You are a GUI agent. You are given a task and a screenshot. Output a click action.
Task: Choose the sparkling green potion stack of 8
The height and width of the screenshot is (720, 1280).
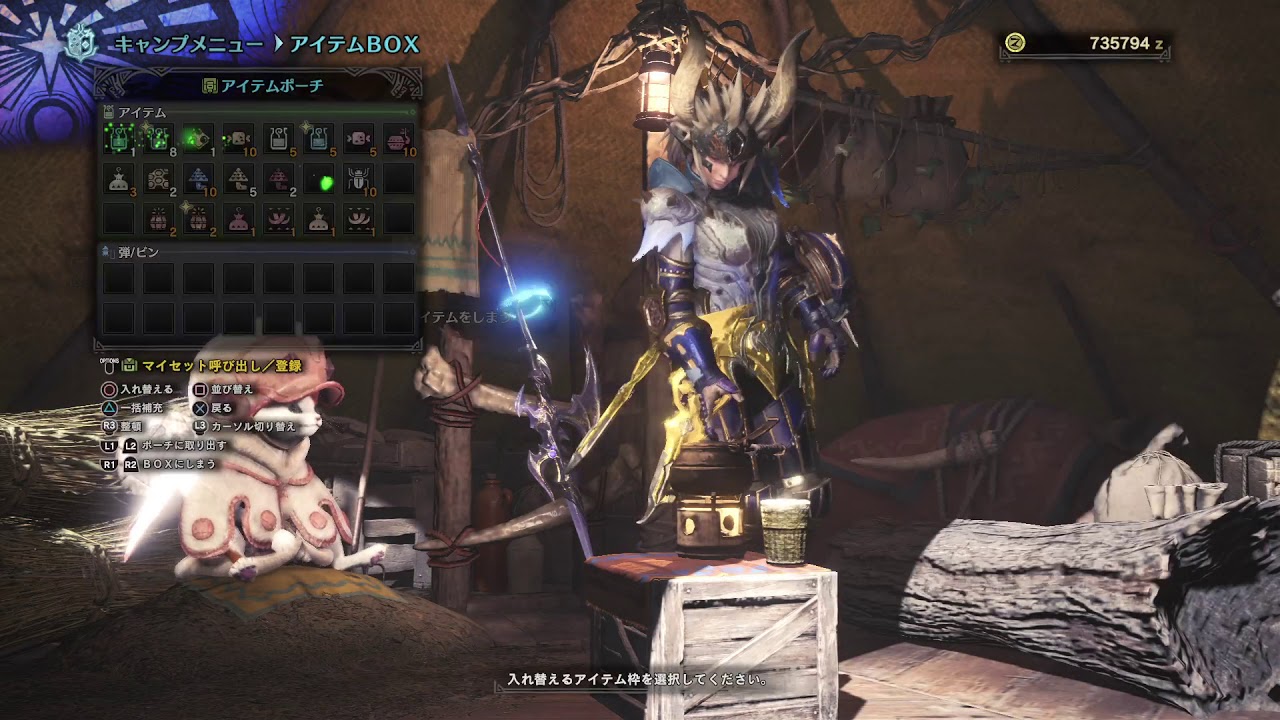pyautogui.click(x=158, y=139)
